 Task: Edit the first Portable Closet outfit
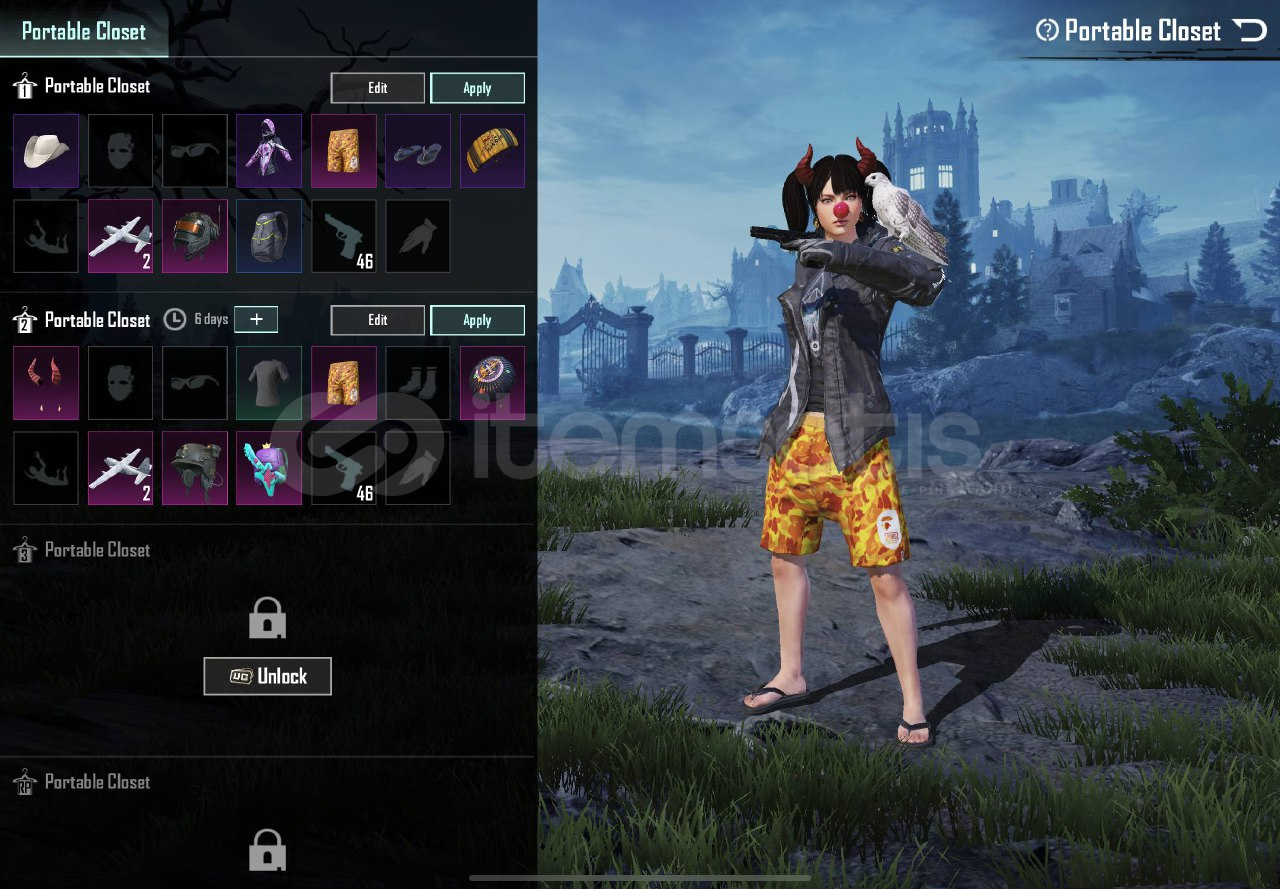pyautogui.click(x=377, y=88)
